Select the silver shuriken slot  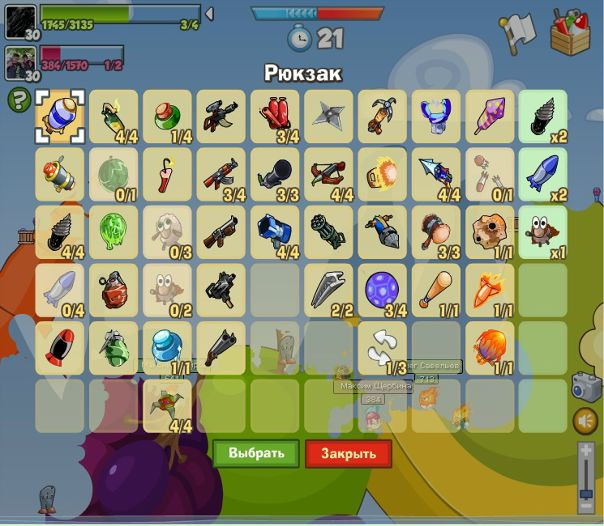328,115
